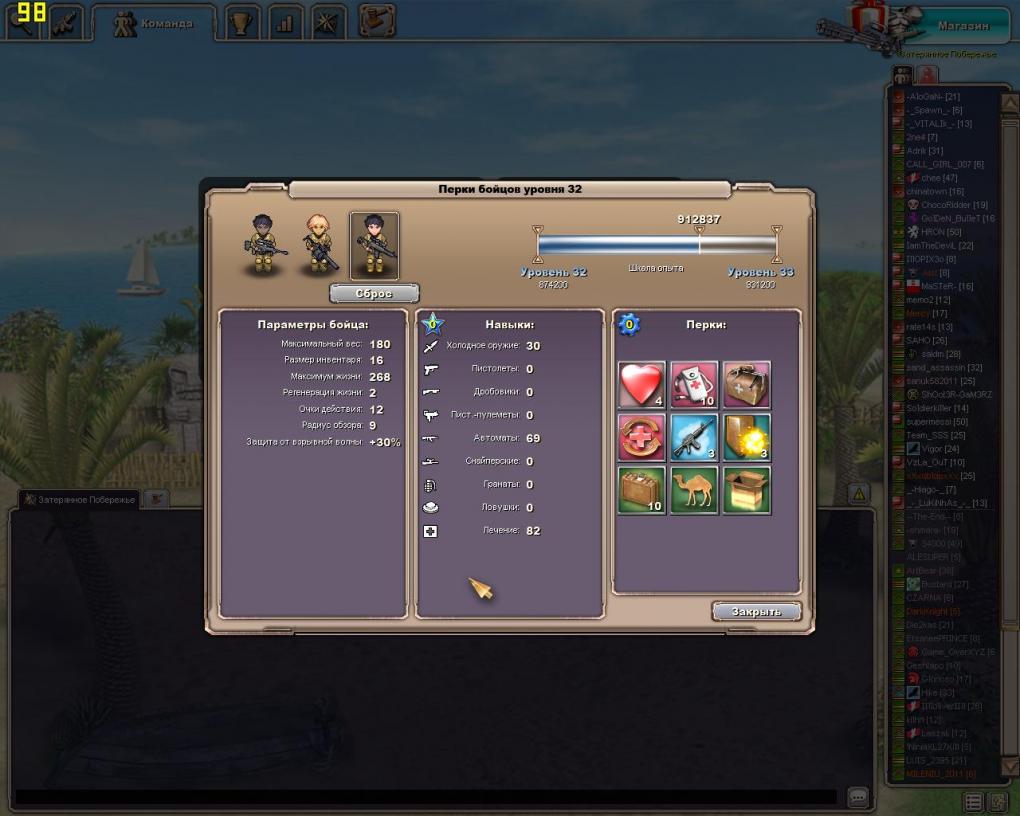Viewport: 1020px width, 816px height.
Task: Close the perks window with Закрыть
Action: click(756, 612)
